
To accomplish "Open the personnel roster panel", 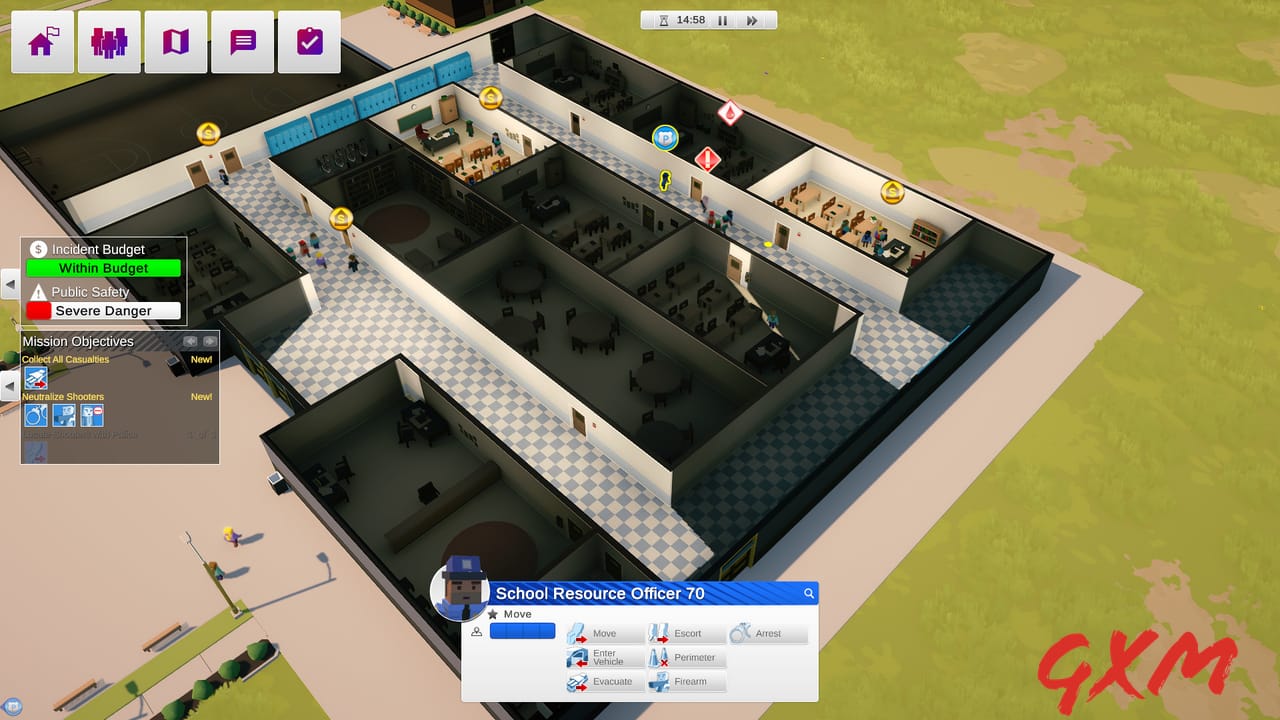I will [108, 41].
